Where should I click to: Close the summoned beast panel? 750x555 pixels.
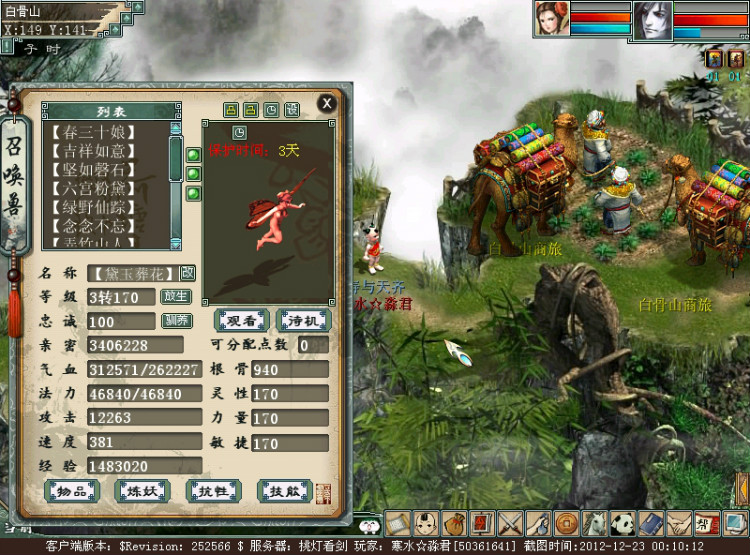coord(327,103)
